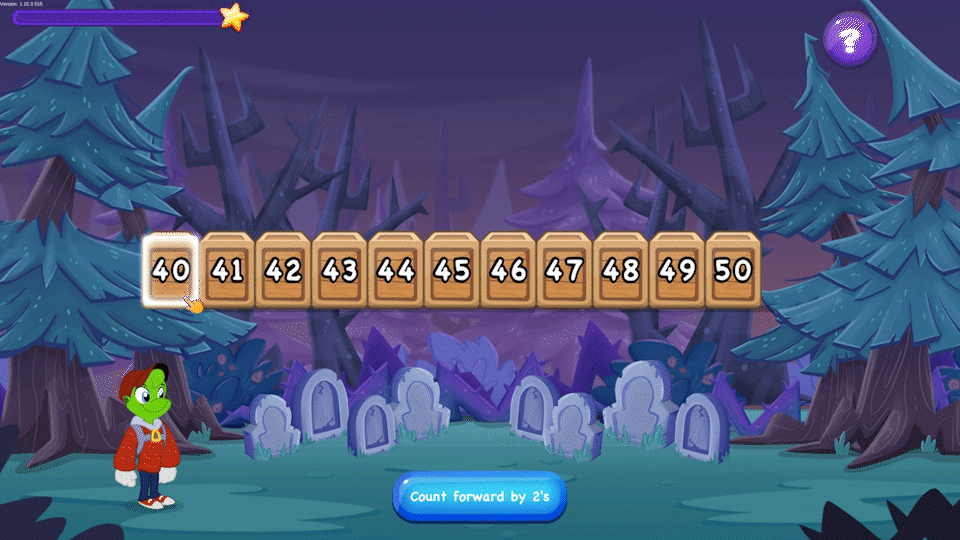Select the number 50 tile
The width and height of the screenshot is (960, 540).
[x=733, y=270]
